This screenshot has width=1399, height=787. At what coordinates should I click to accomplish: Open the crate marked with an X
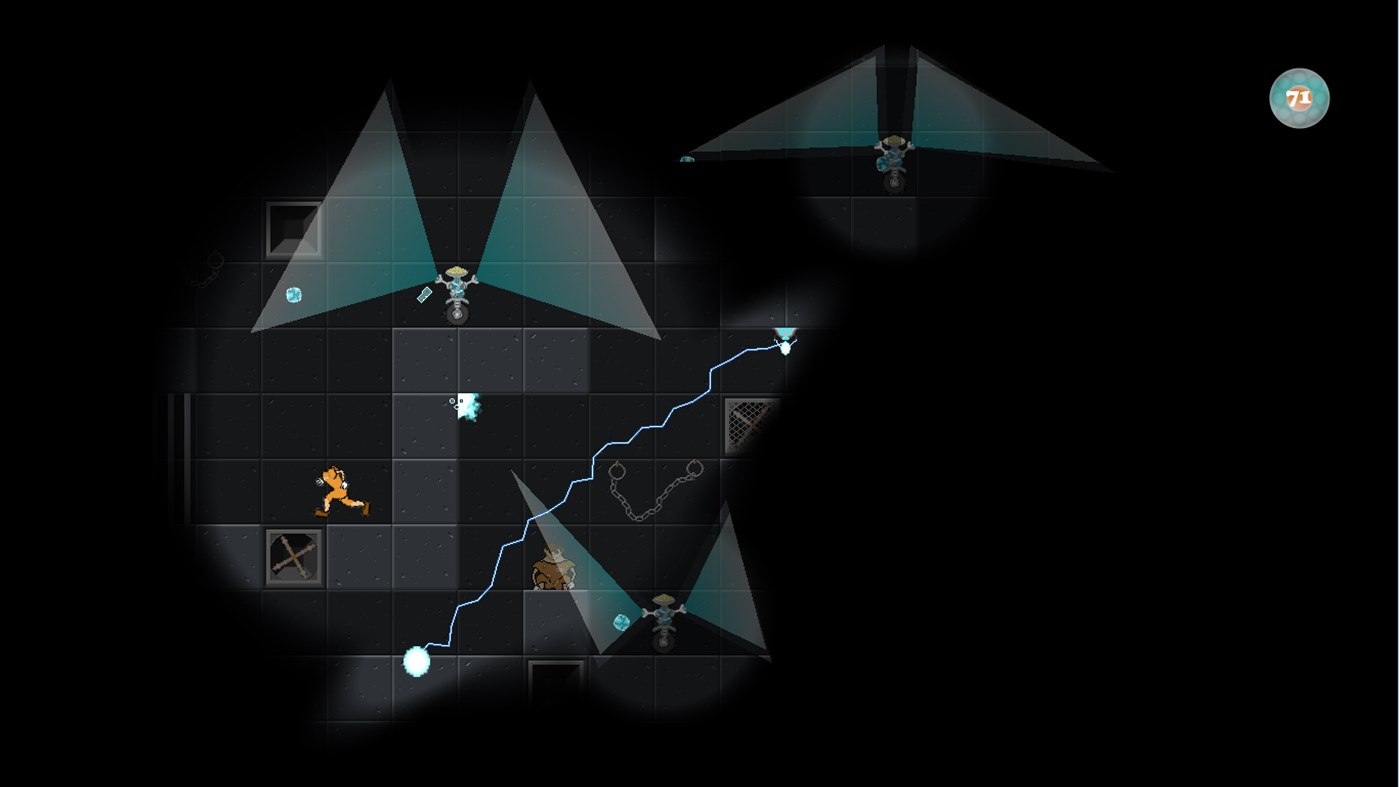pos(294,557)
